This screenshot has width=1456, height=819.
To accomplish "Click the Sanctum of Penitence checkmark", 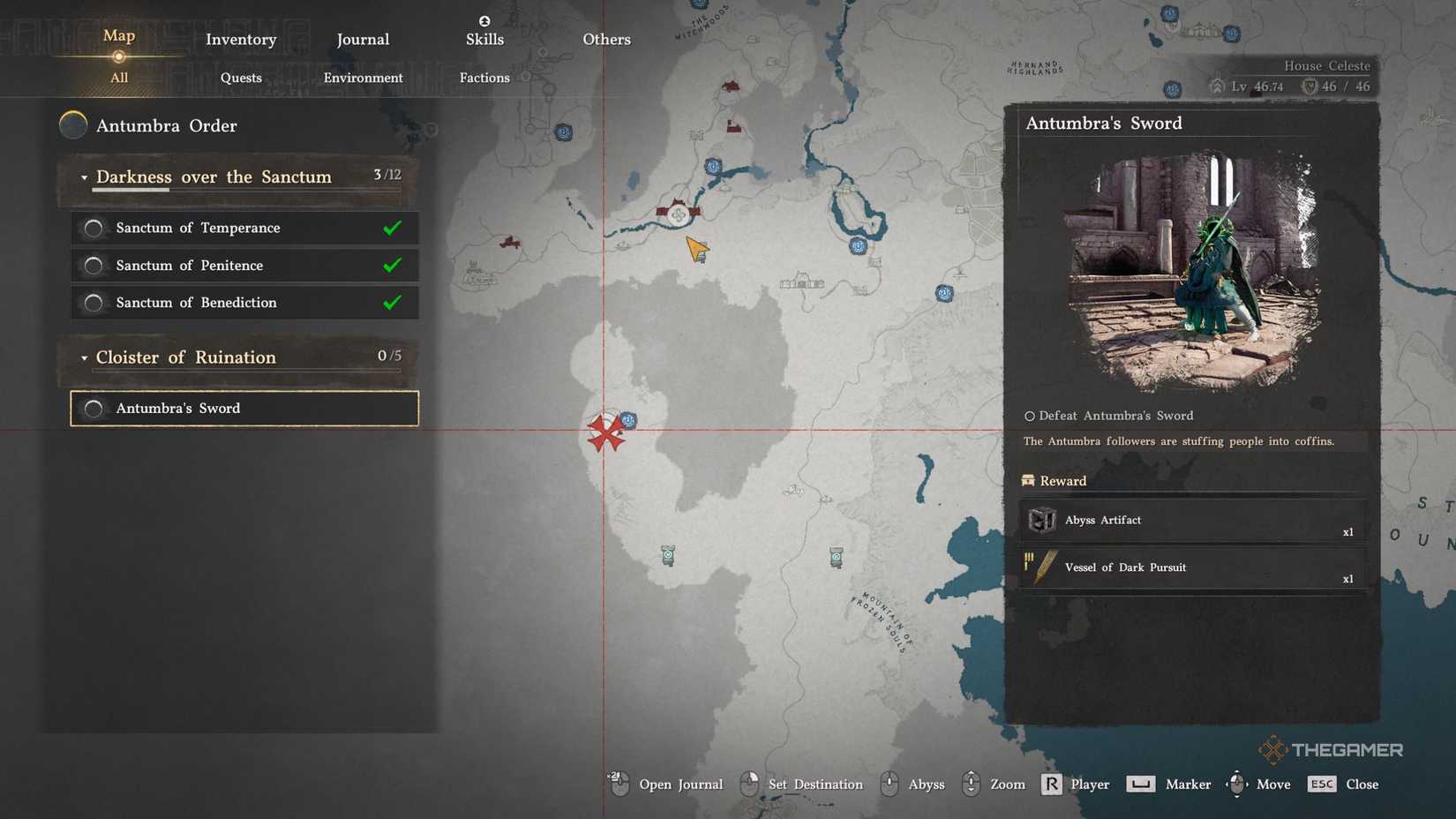I will click(x=390, y=265).
